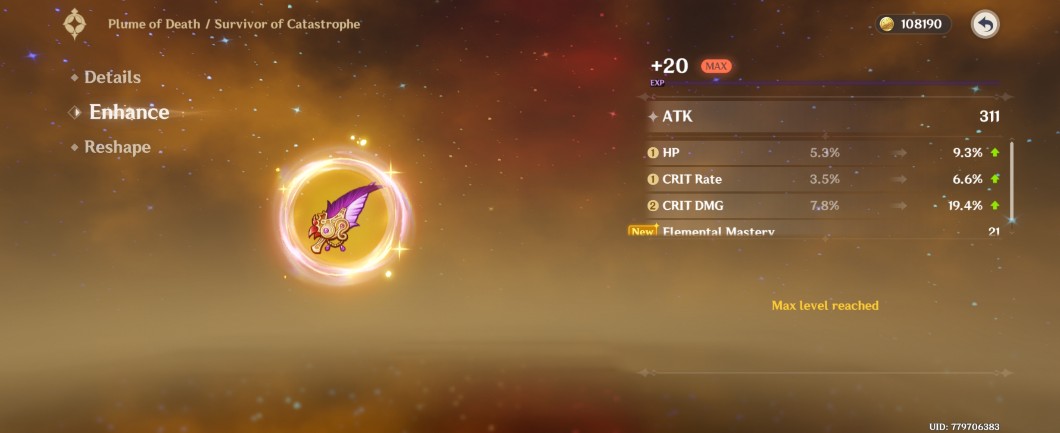Screen dimensions: 1060x433
Task: Click the artifact emblem icon by the title
Action: [75, 24]
